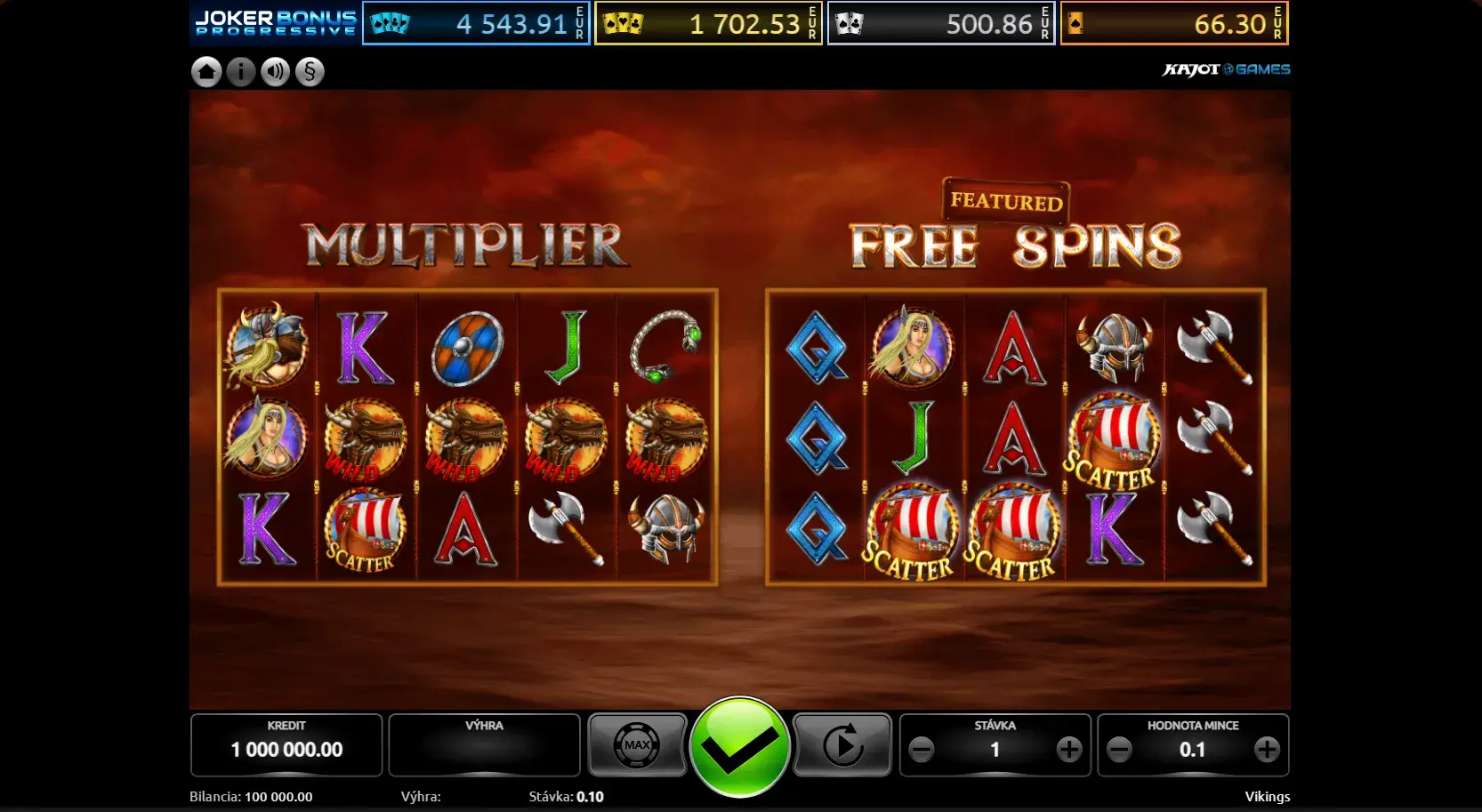Toggle the sound speaker icon
This screenshot has width=1482, height=812.
click(x=276, y=72)
